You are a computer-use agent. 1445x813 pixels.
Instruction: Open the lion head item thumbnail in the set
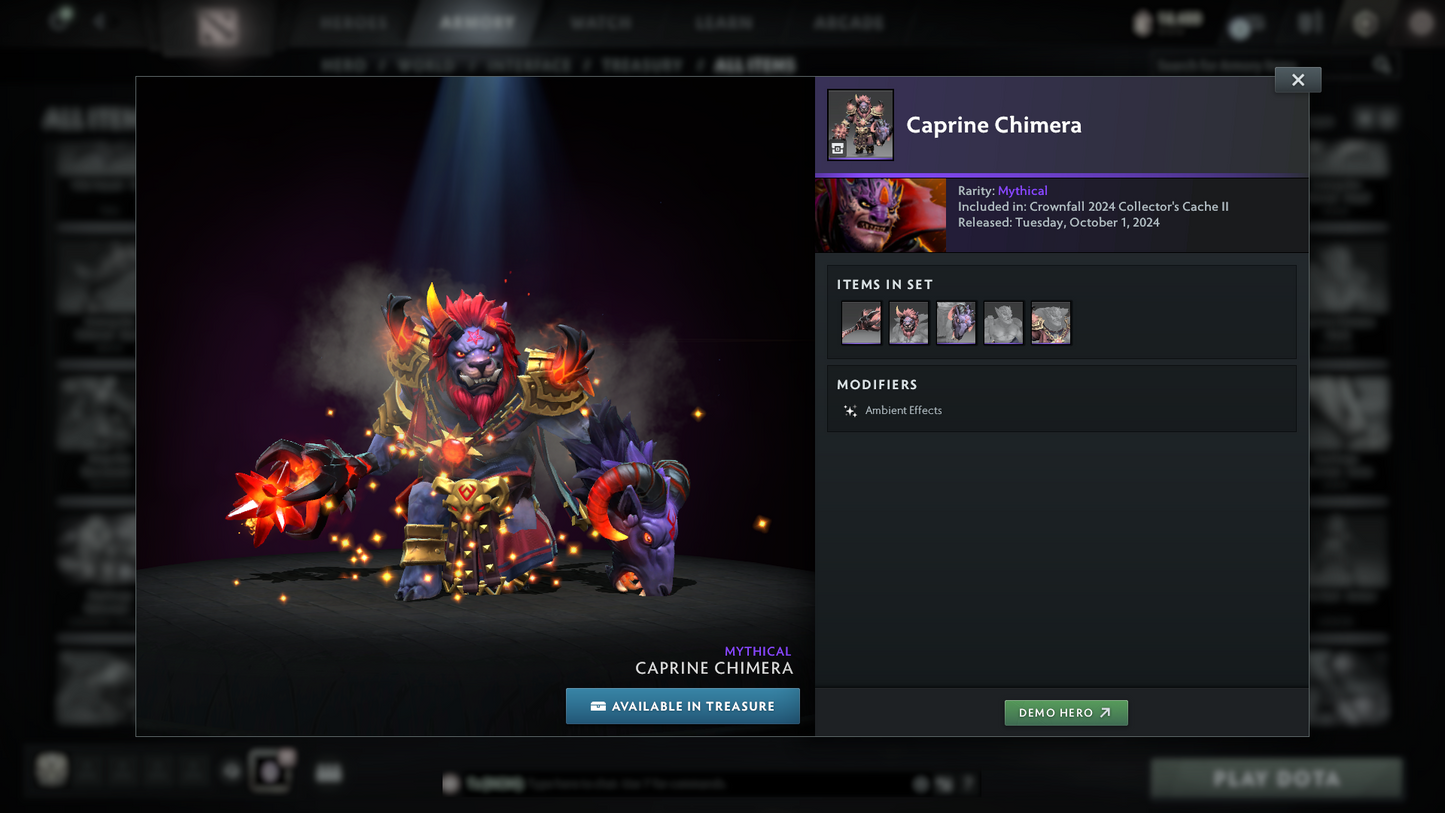click(x=908, y=323)
